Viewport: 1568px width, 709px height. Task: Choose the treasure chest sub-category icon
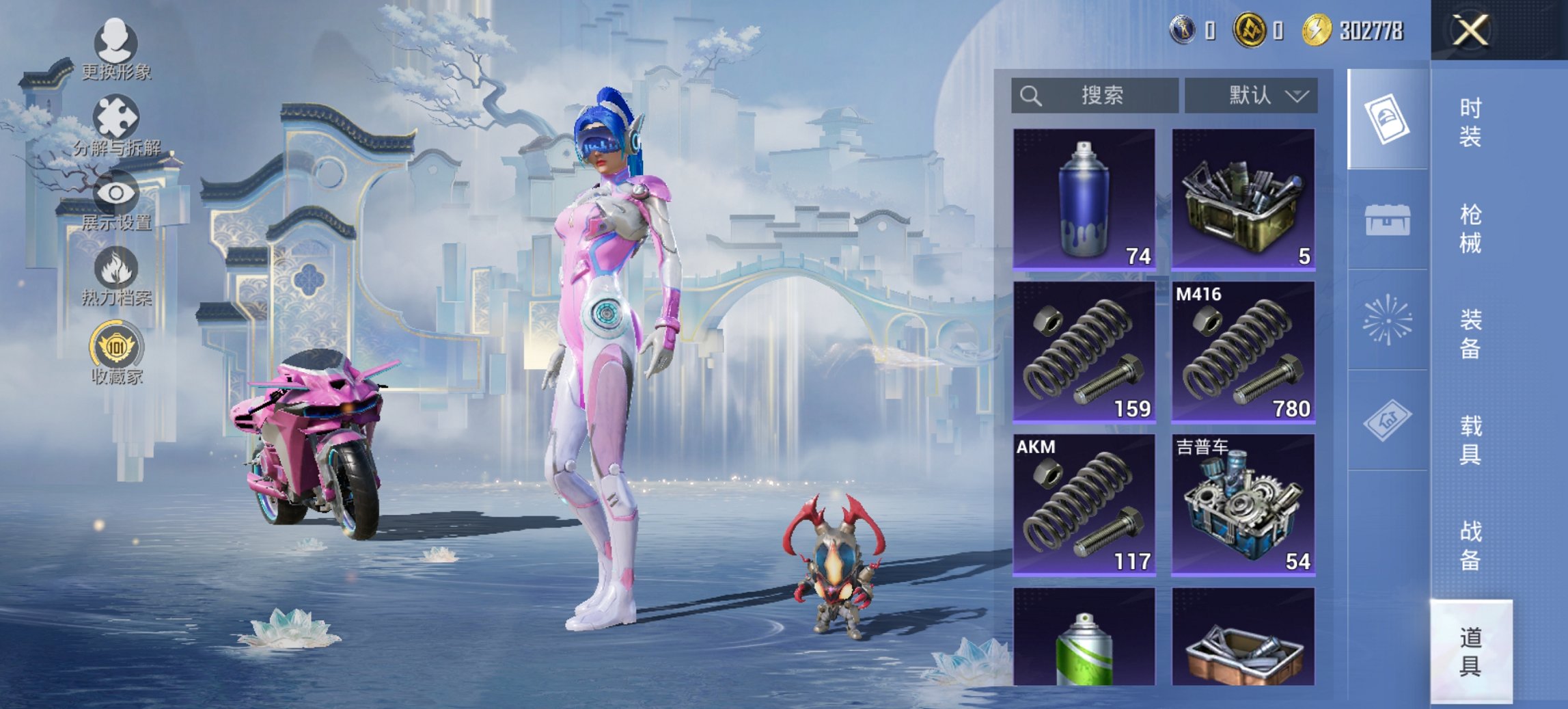[1387, 219]
